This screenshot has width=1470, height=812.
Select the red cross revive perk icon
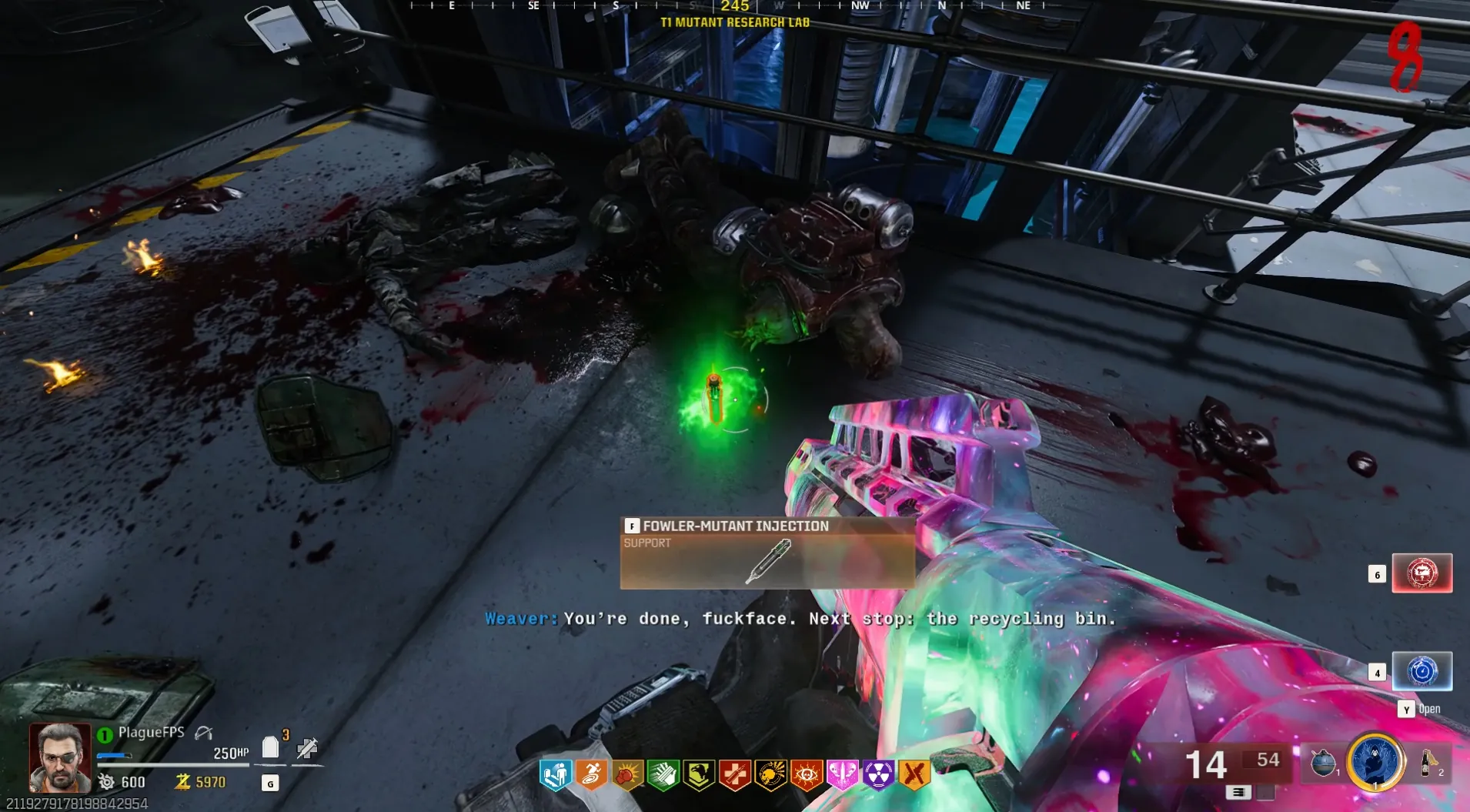tap(735, 774)
